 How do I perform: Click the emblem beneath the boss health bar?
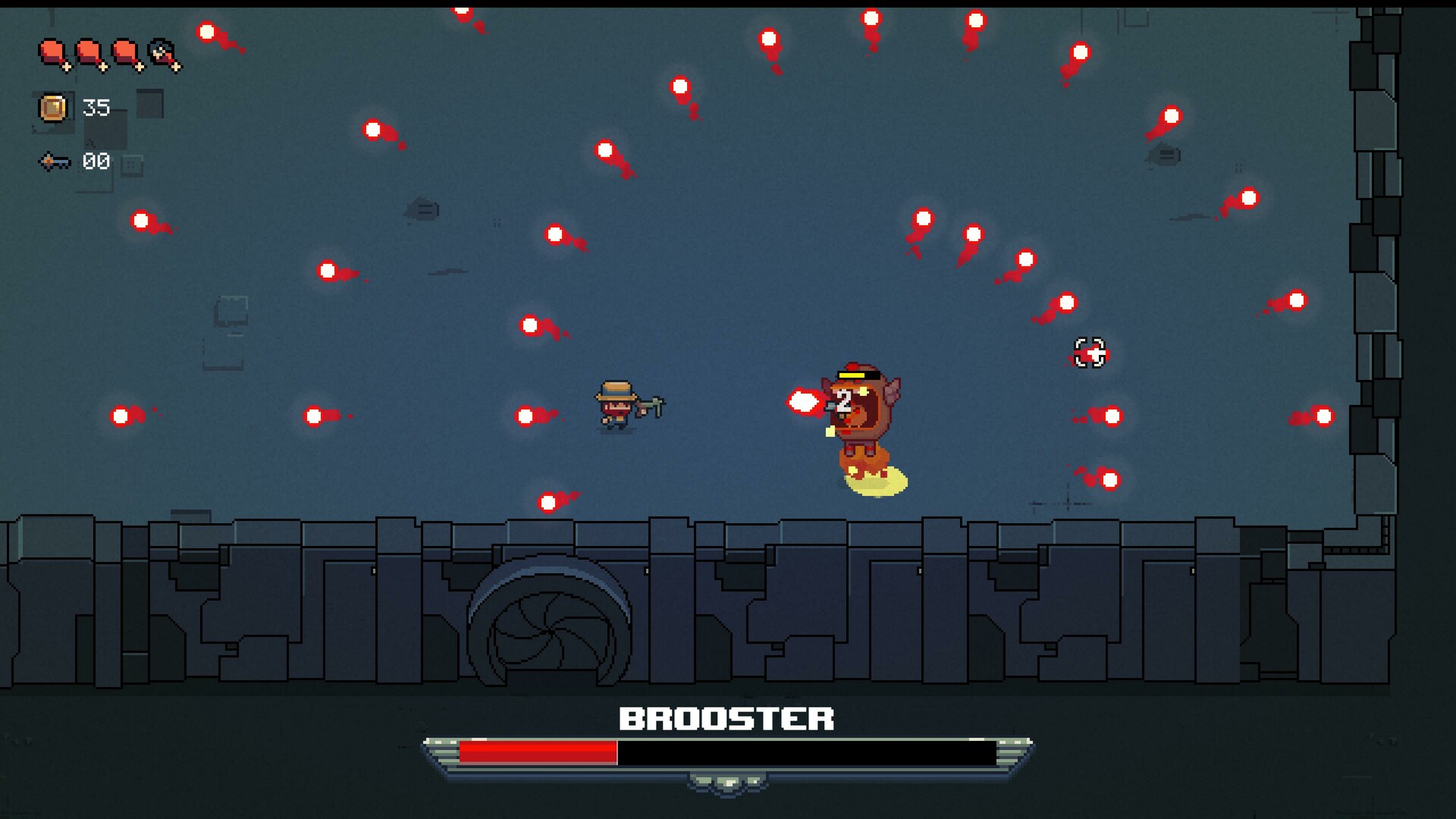click(x=726, y=785)
